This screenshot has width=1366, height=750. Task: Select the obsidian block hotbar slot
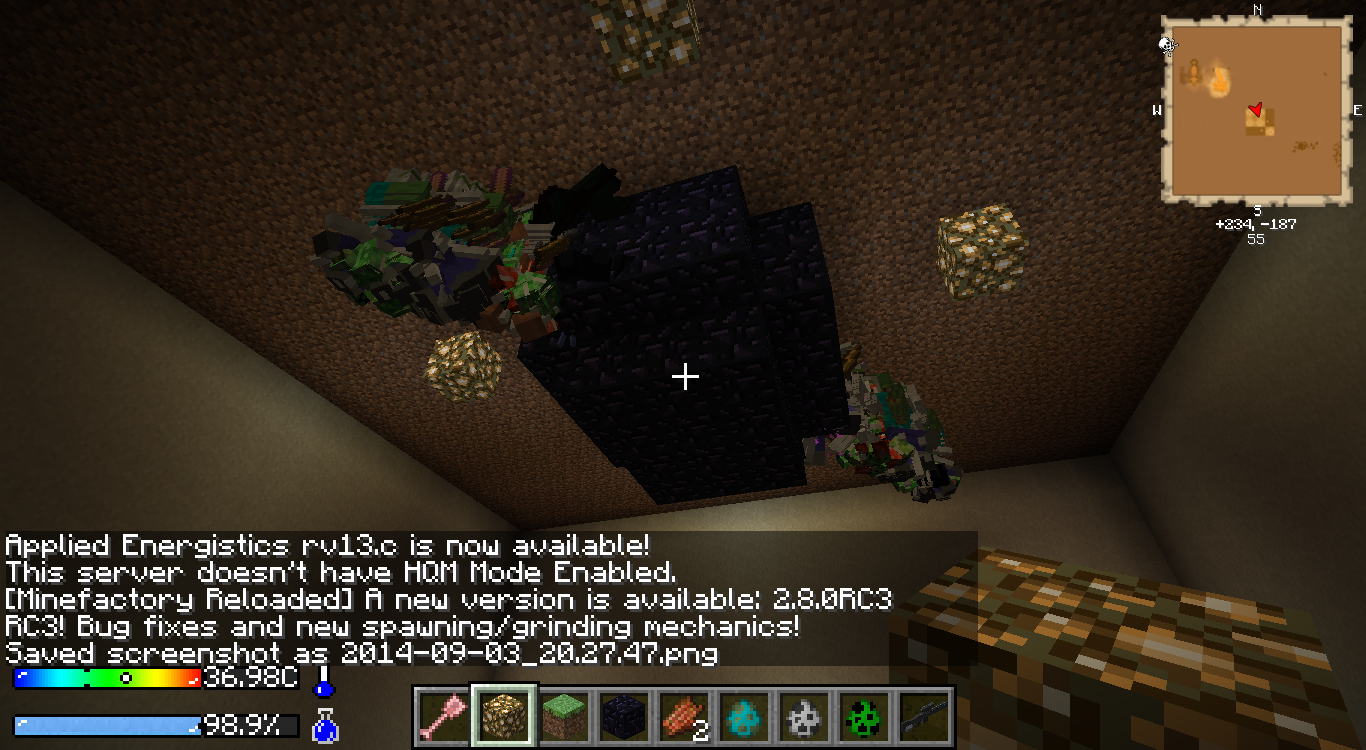point(624,716)
